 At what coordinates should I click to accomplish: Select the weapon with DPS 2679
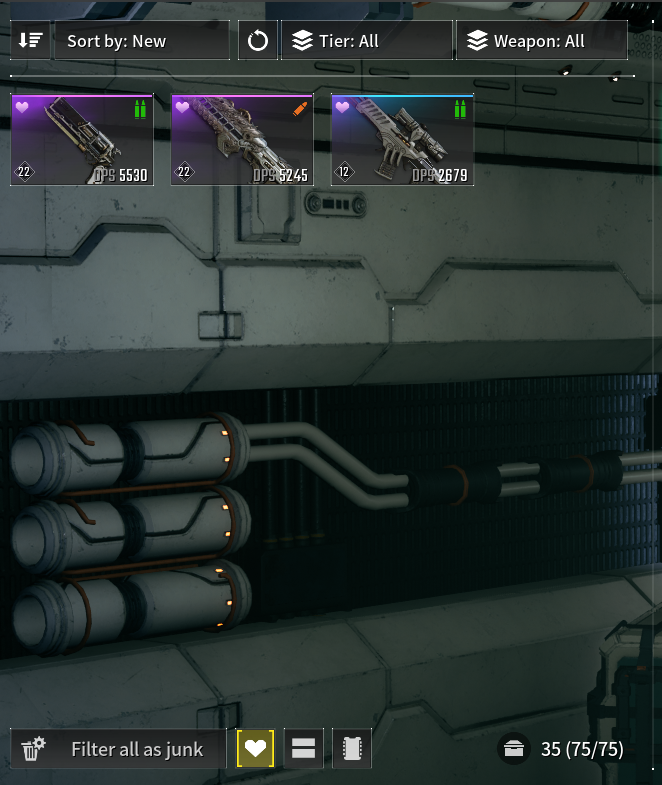click(402, 140)
